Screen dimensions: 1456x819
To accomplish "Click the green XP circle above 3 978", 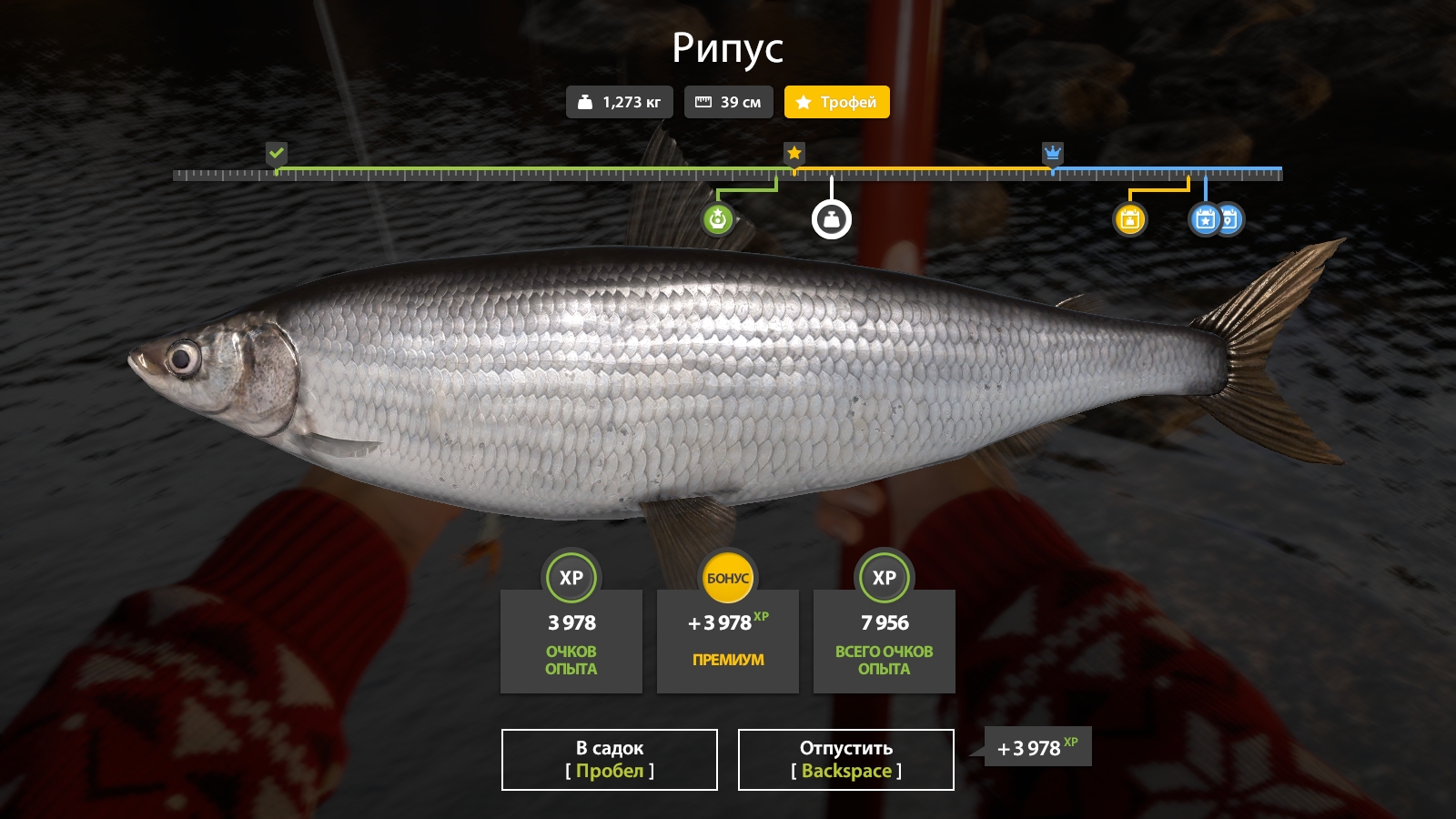I will tap(571, 577).
